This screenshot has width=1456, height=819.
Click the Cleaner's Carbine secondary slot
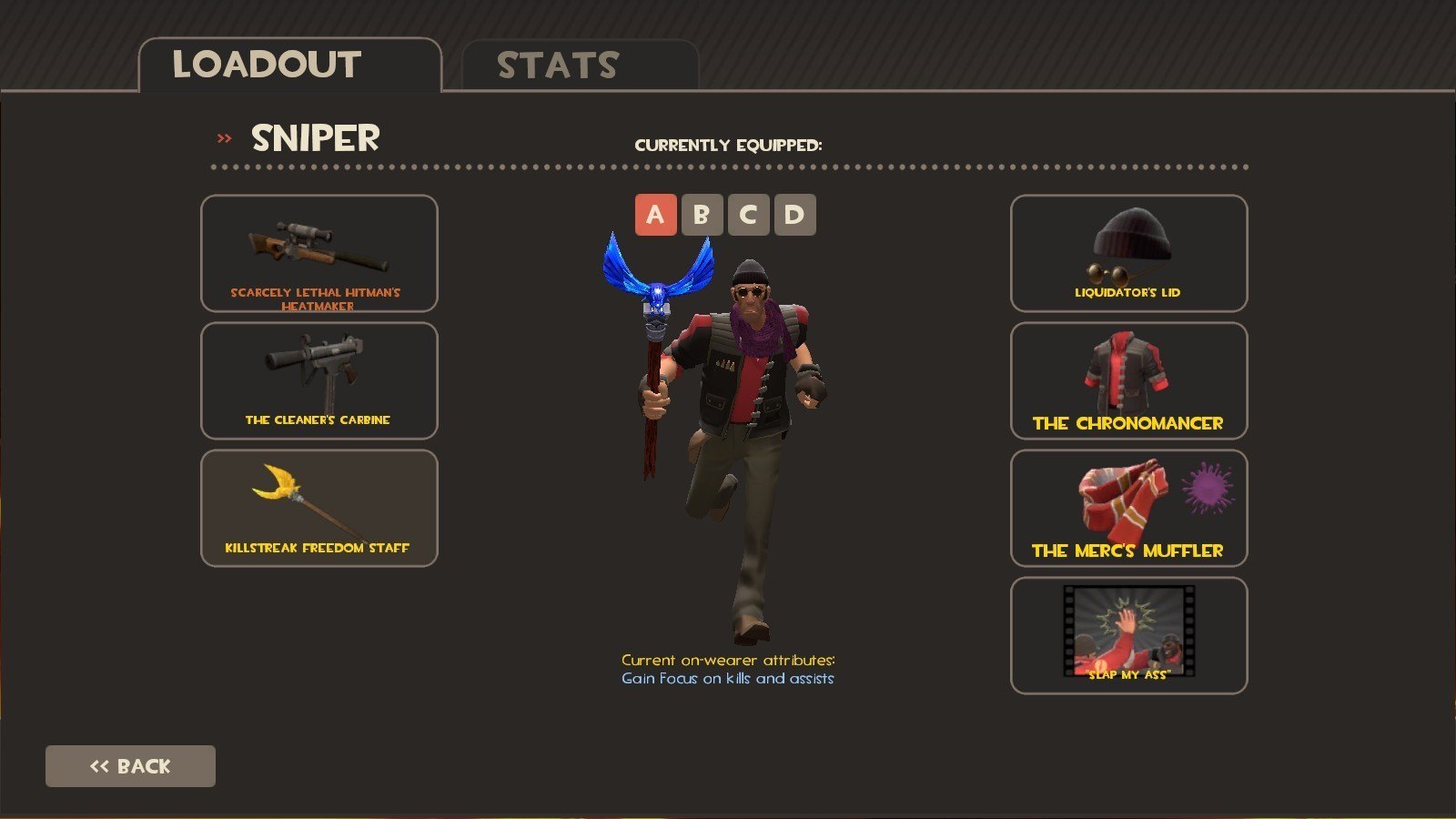pyautogui.click(x=318, y=380)
